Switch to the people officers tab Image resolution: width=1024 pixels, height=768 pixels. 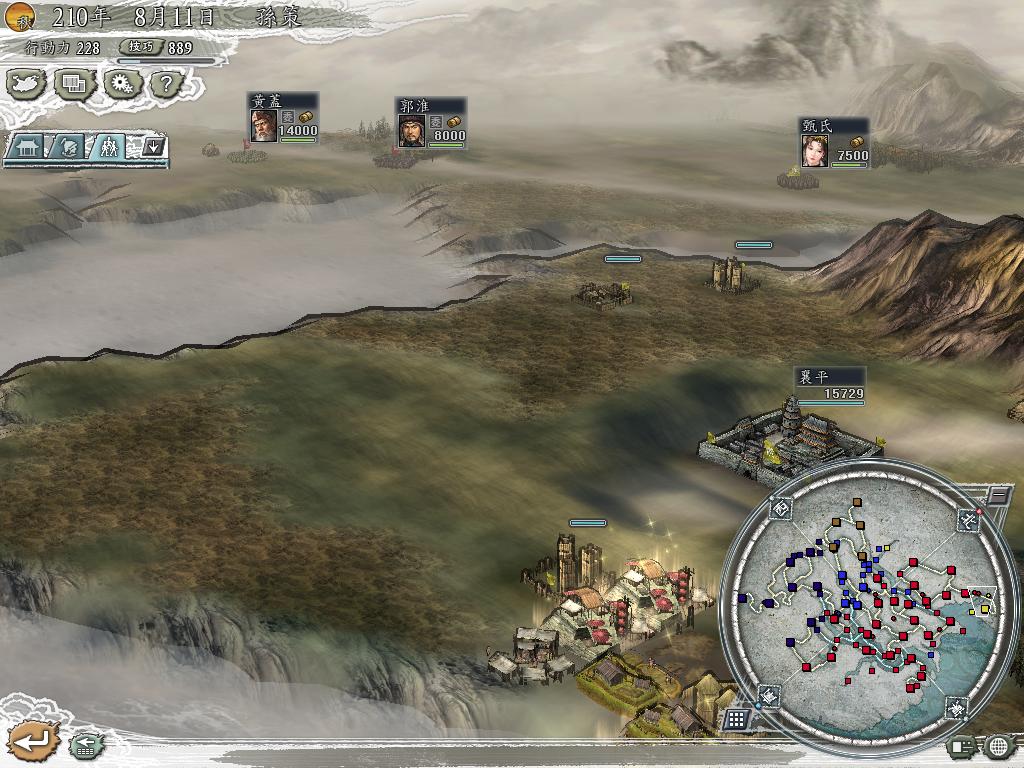(108, 147)
